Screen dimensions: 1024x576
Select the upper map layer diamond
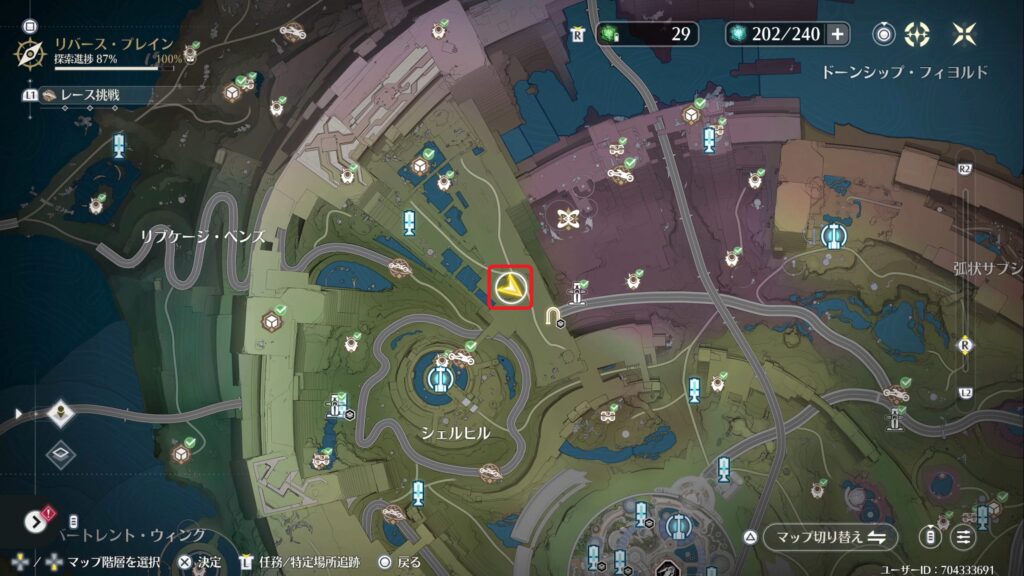[61, 413]
